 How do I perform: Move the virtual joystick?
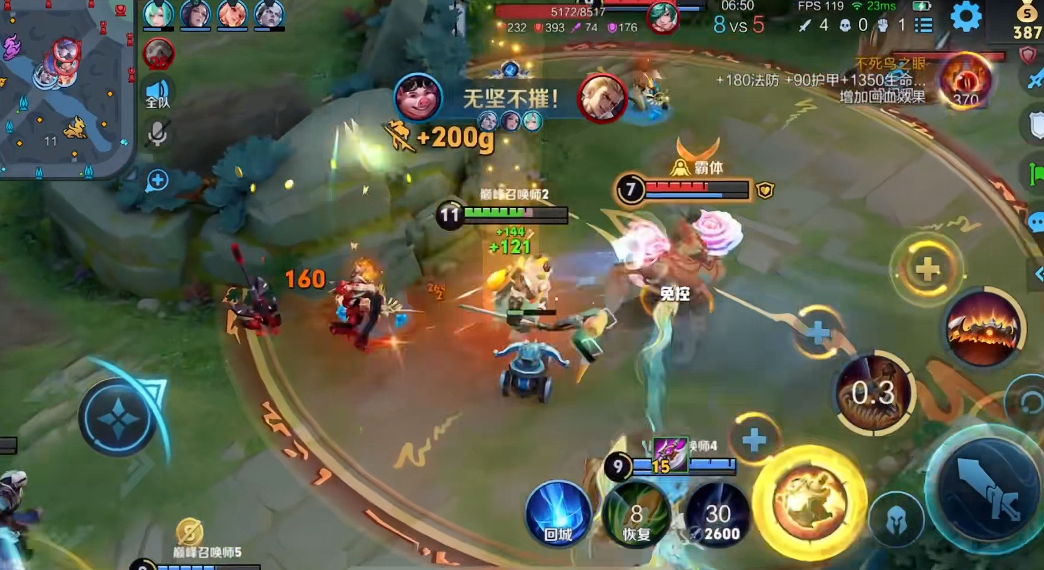(118, 417)
